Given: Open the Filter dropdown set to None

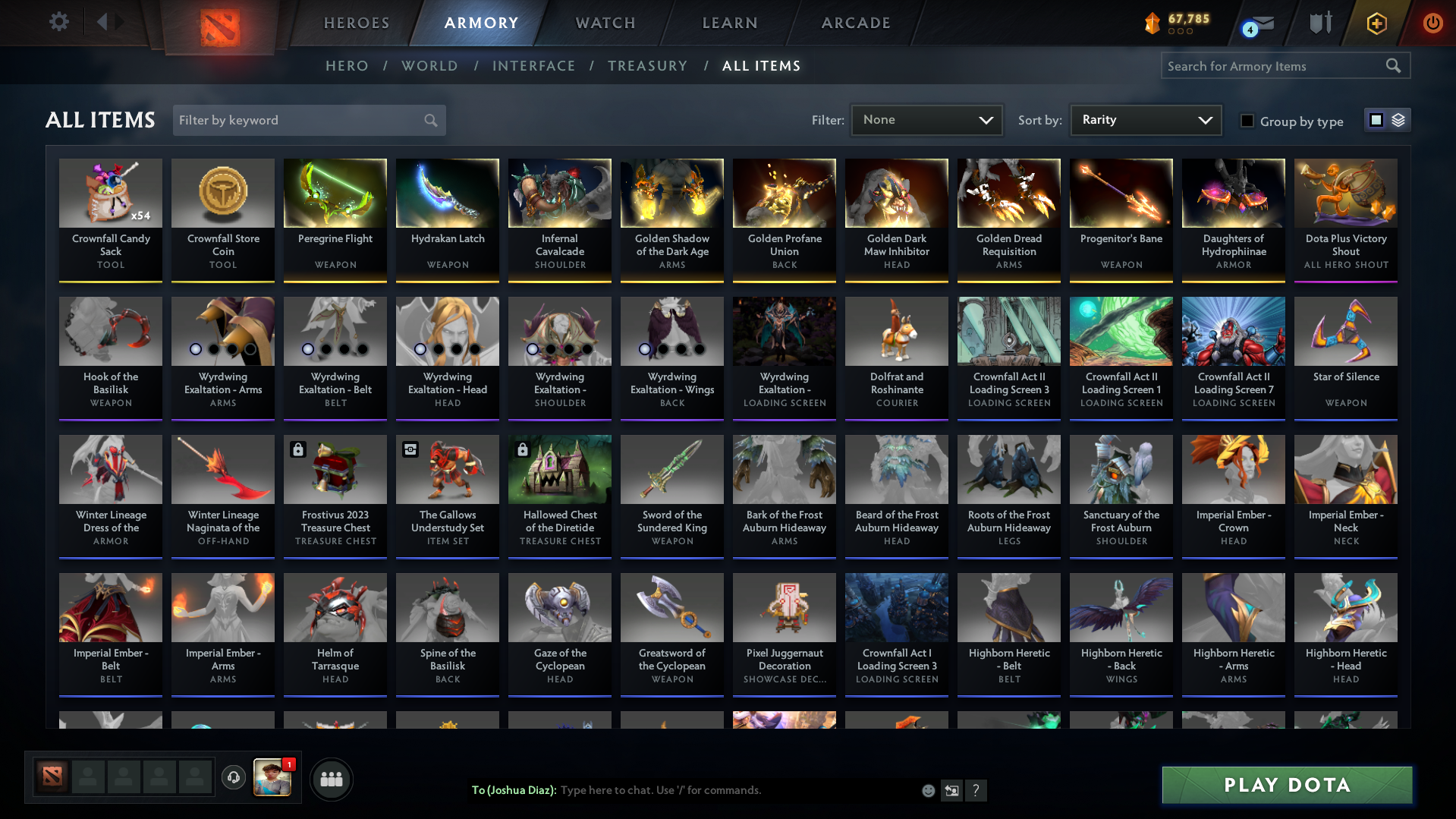Looking at the screenshot, I should 926,120.
